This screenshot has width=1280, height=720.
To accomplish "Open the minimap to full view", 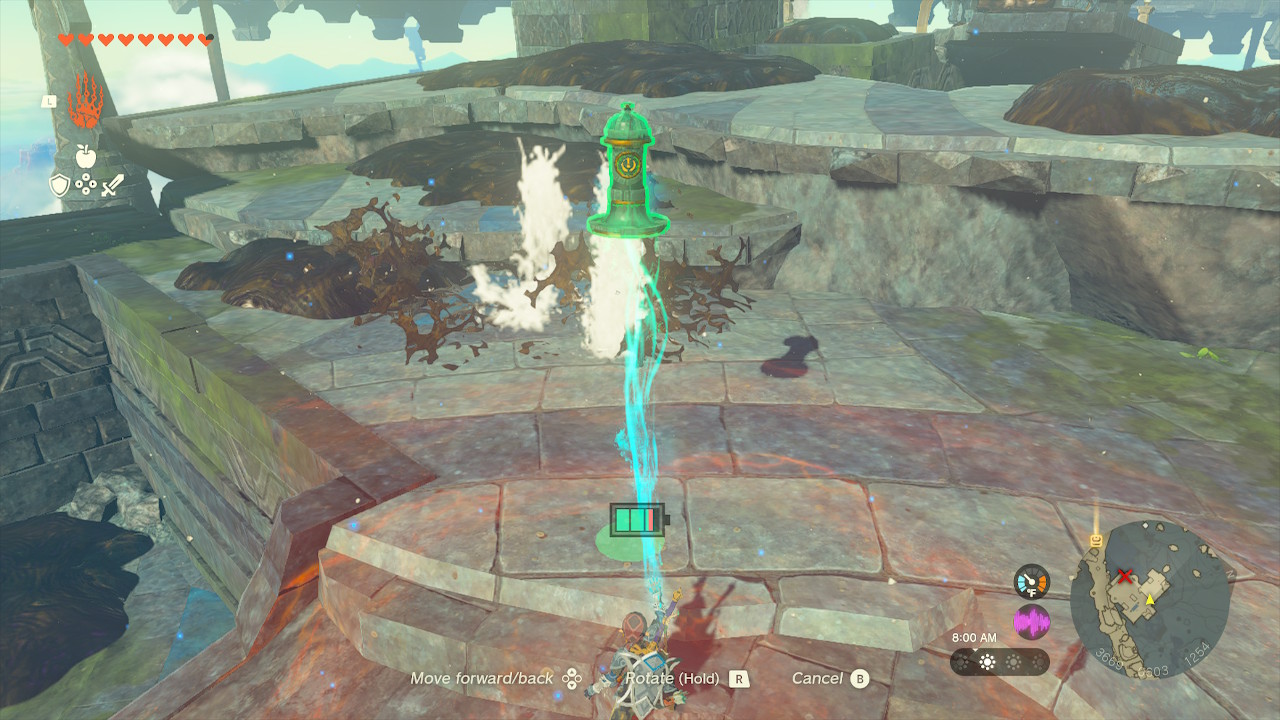I will point(1150,610).
